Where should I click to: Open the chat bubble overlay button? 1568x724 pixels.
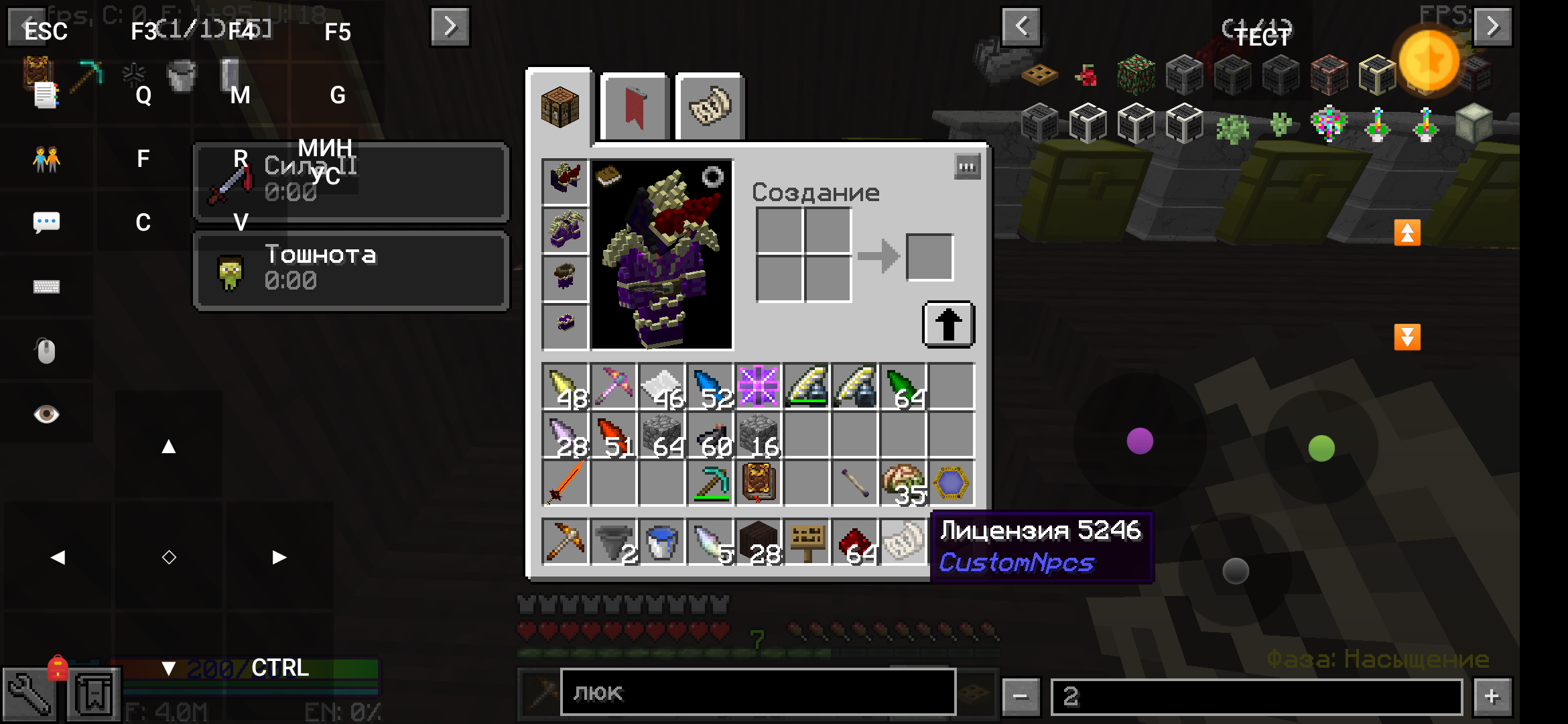tap(46, 222)
